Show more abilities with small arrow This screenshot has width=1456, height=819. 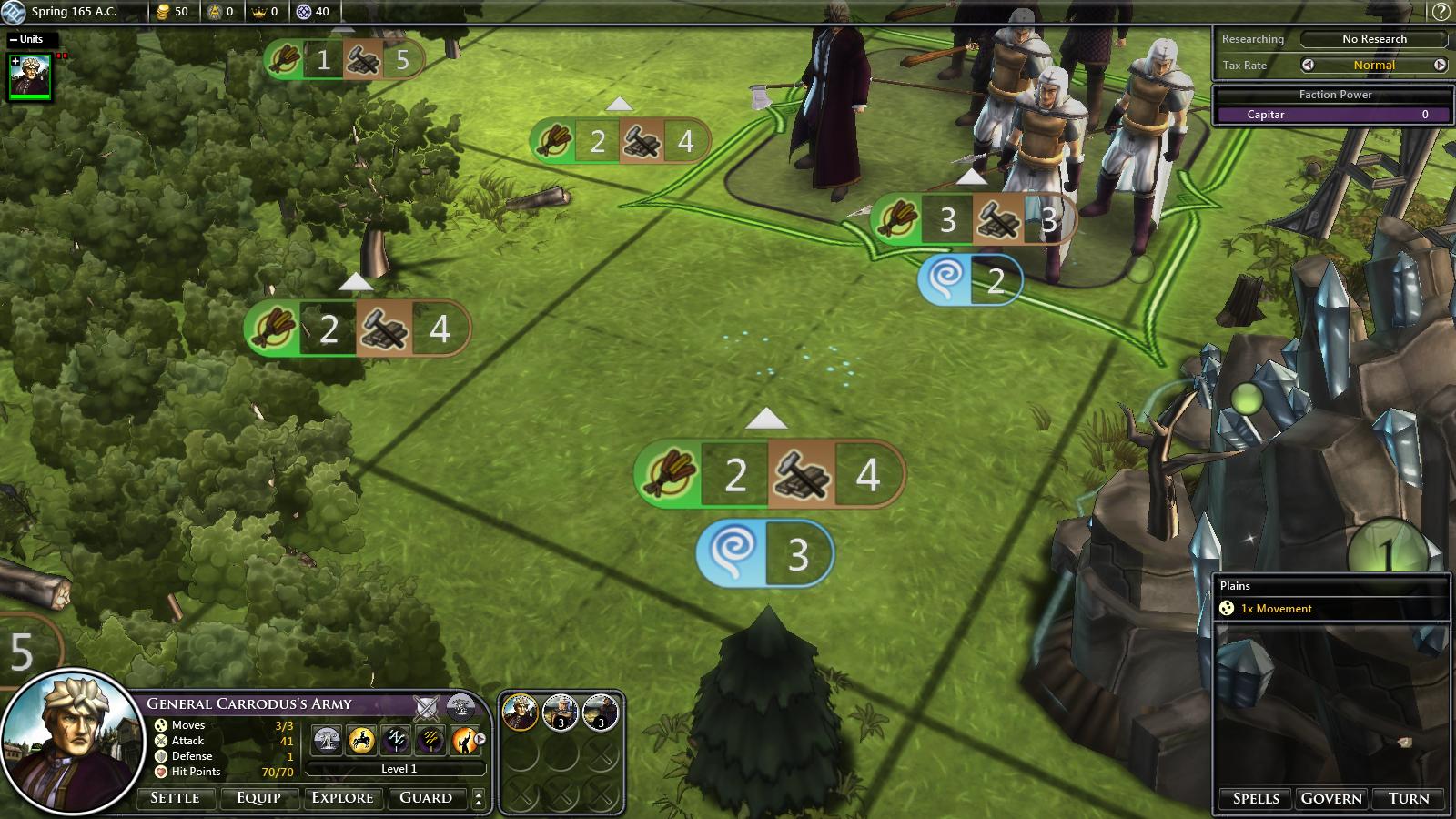[x=480, y=740]
